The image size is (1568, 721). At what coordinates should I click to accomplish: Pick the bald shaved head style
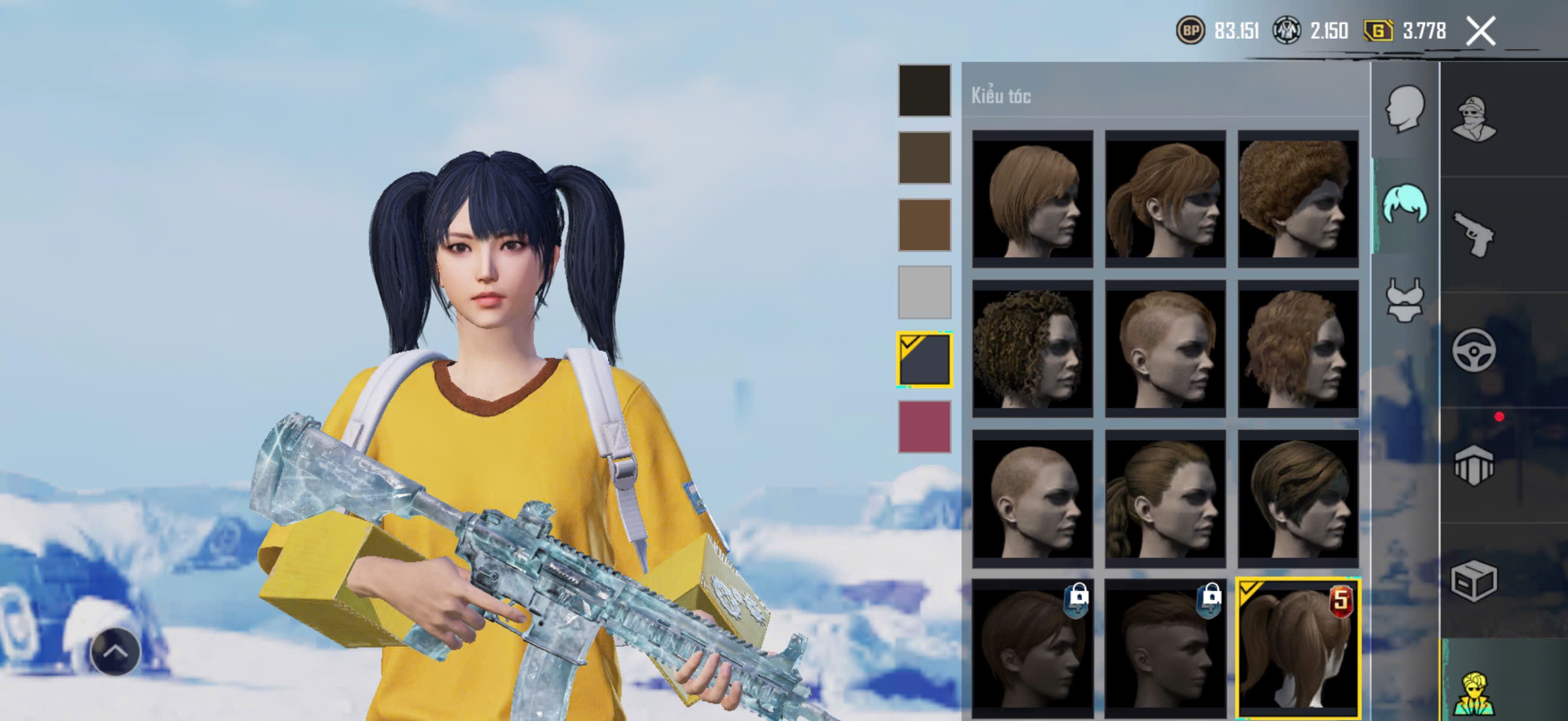point(1032,499)
